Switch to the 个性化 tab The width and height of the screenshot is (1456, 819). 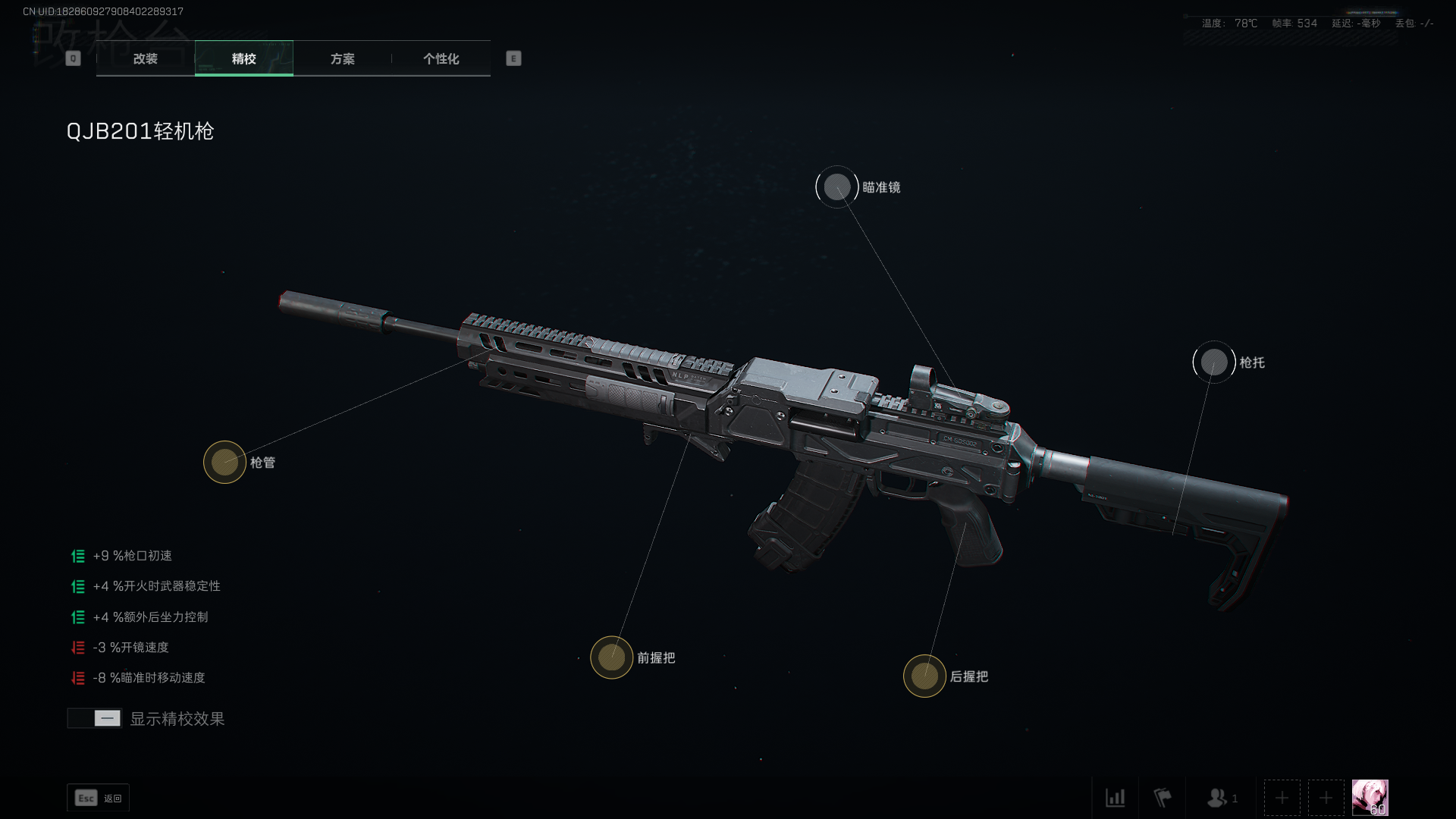[x=441, y=58]
